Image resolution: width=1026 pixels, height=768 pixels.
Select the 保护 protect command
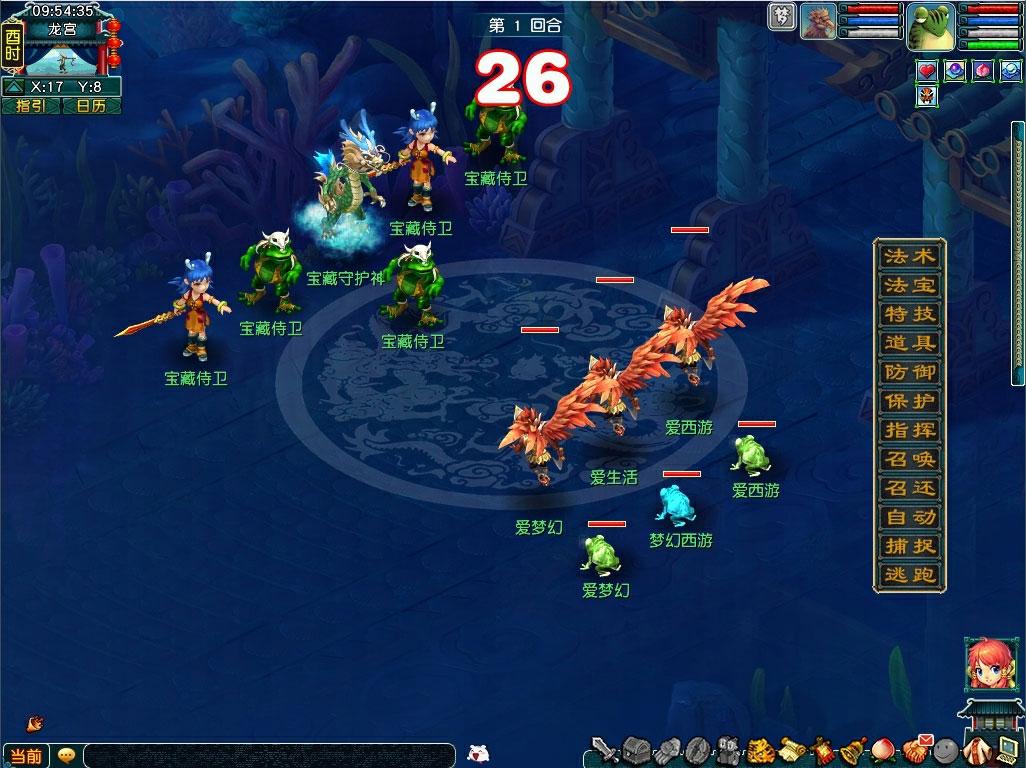point(909,401)
